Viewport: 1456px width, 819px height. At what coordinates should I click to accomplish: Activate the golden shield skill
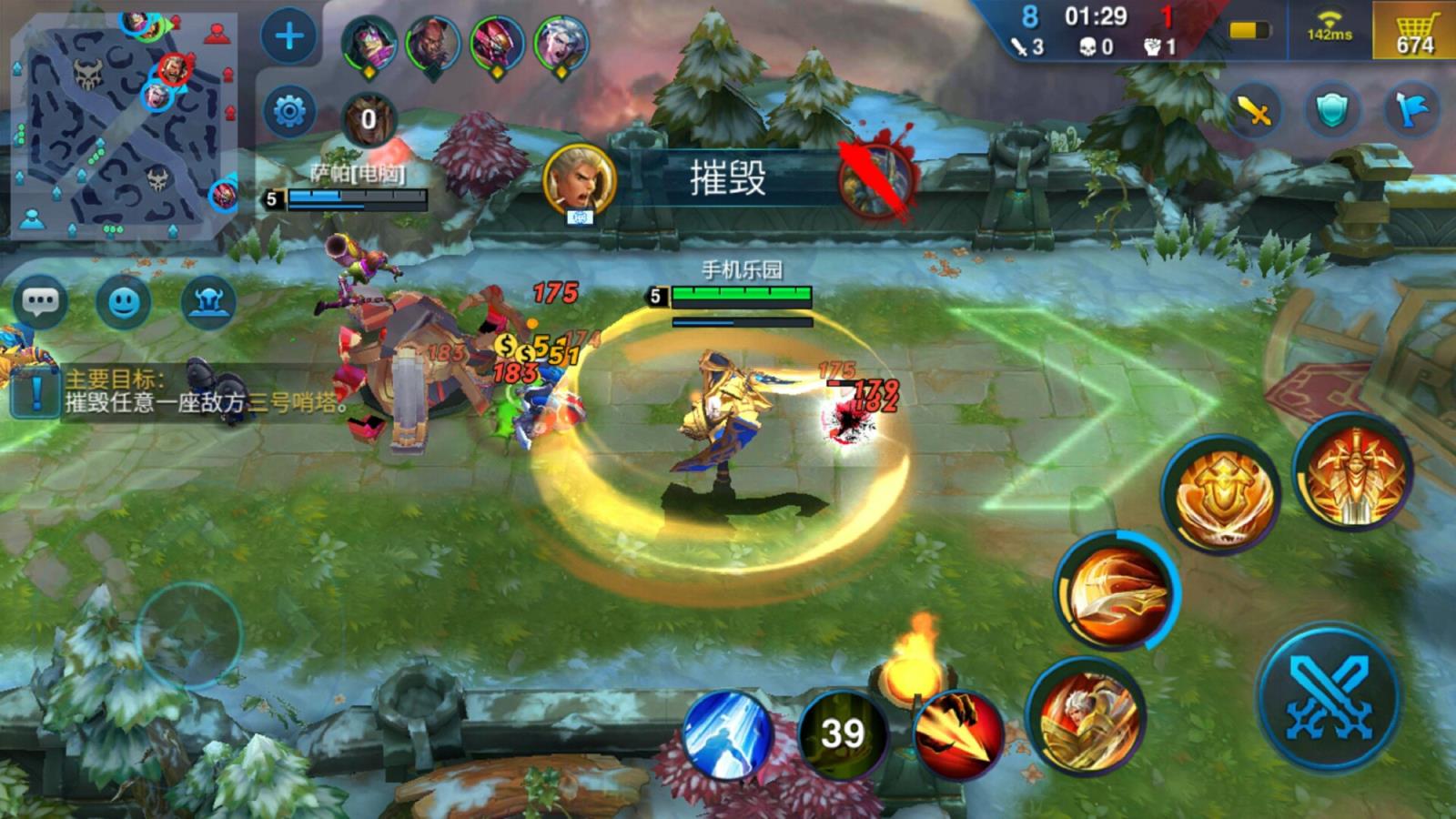(1221, 495)
